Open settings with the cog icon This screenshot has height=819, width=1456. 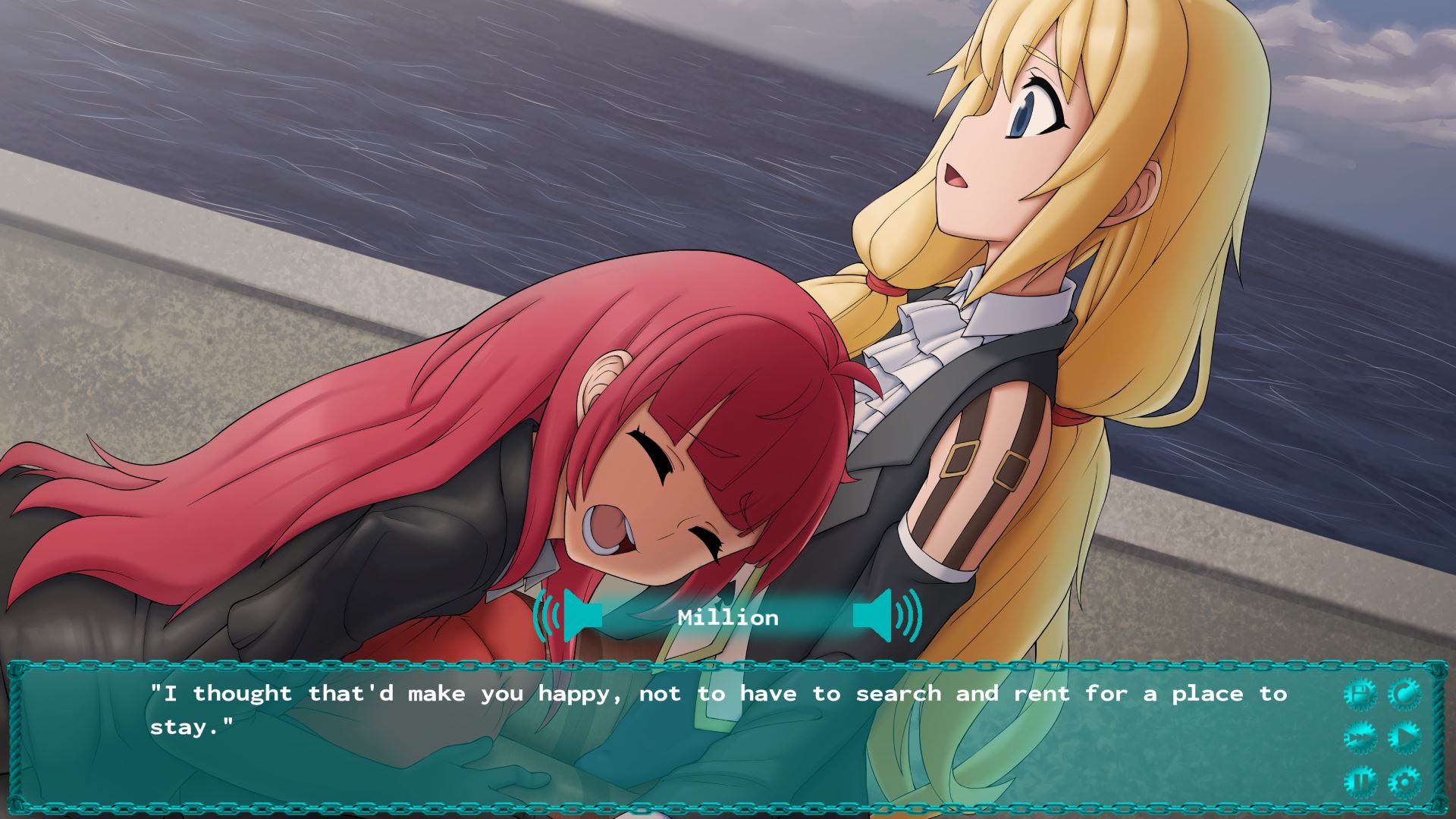click(x=1404, y=781)
